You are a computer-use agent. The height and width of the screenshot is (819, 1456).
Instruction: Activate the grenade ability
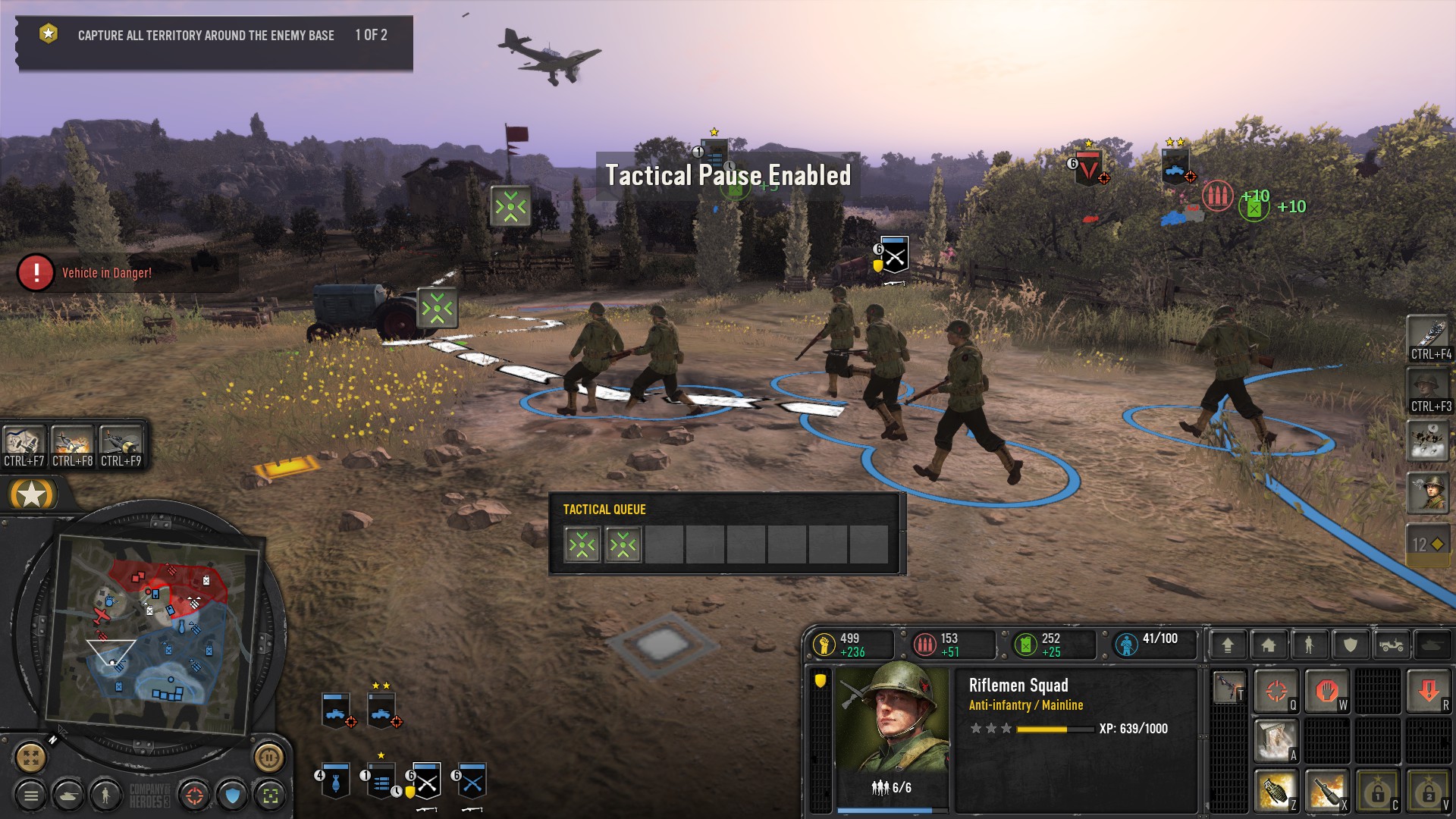1276,791
